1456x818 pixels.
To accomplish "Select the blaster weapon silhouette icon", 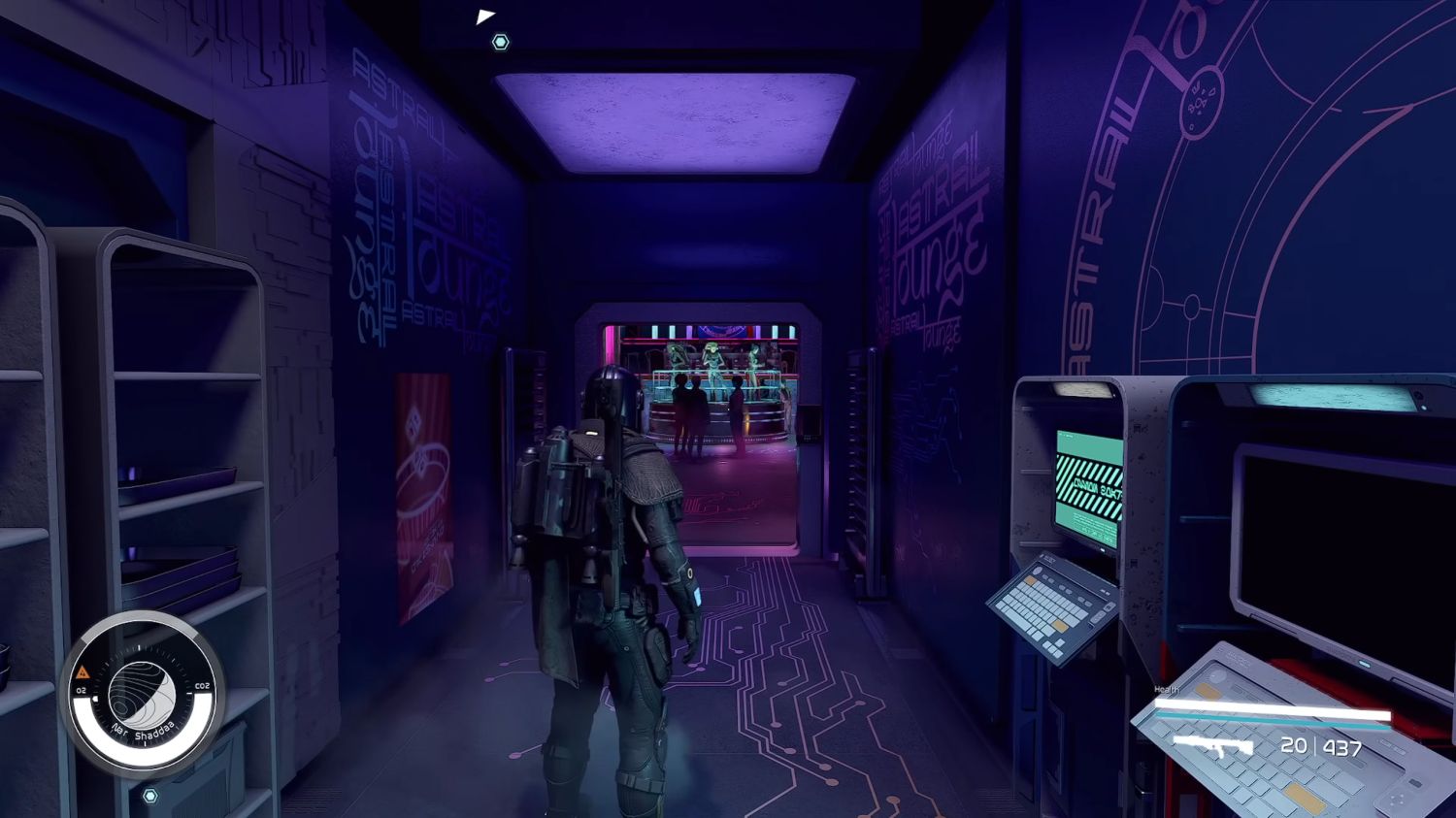I will tap(1213, 746).
